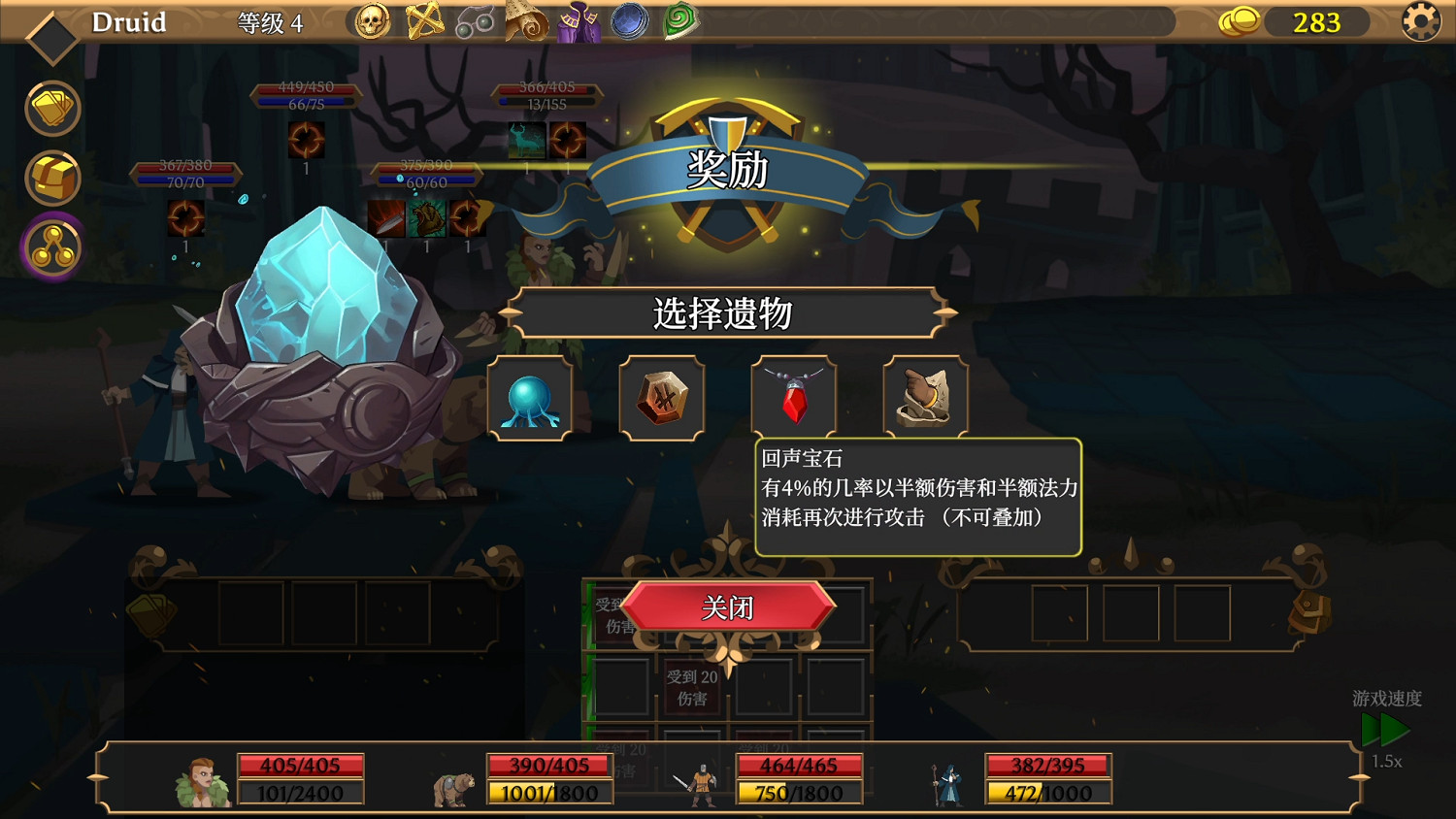Screen dimensions: 1456x819
Task: Open the skull achievements icon in top bar
Action: coord(372,20)
